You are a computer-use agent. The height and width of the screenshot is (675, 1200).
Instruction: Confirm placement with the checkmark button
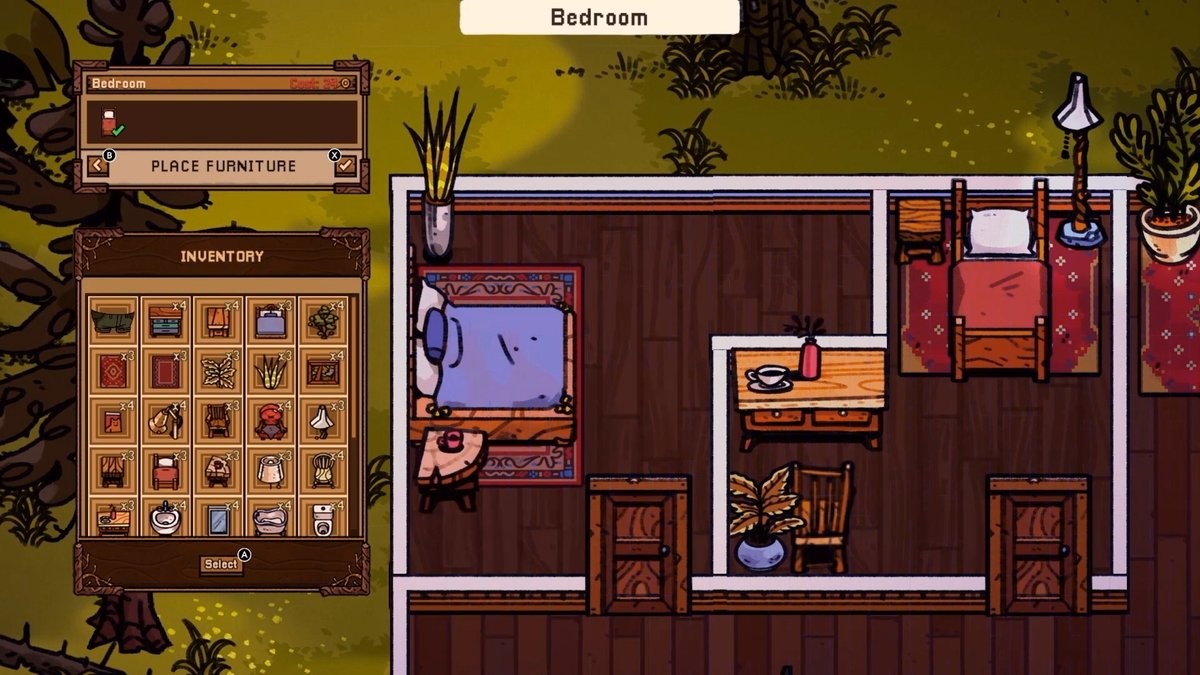(346, 165)
